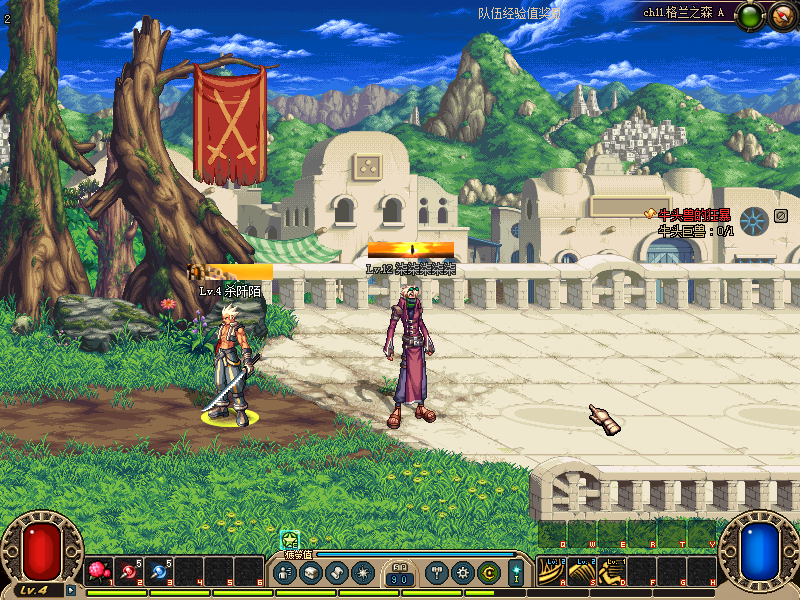
Task: Activate the skill bound to the S key
Action: click(582, 572)
